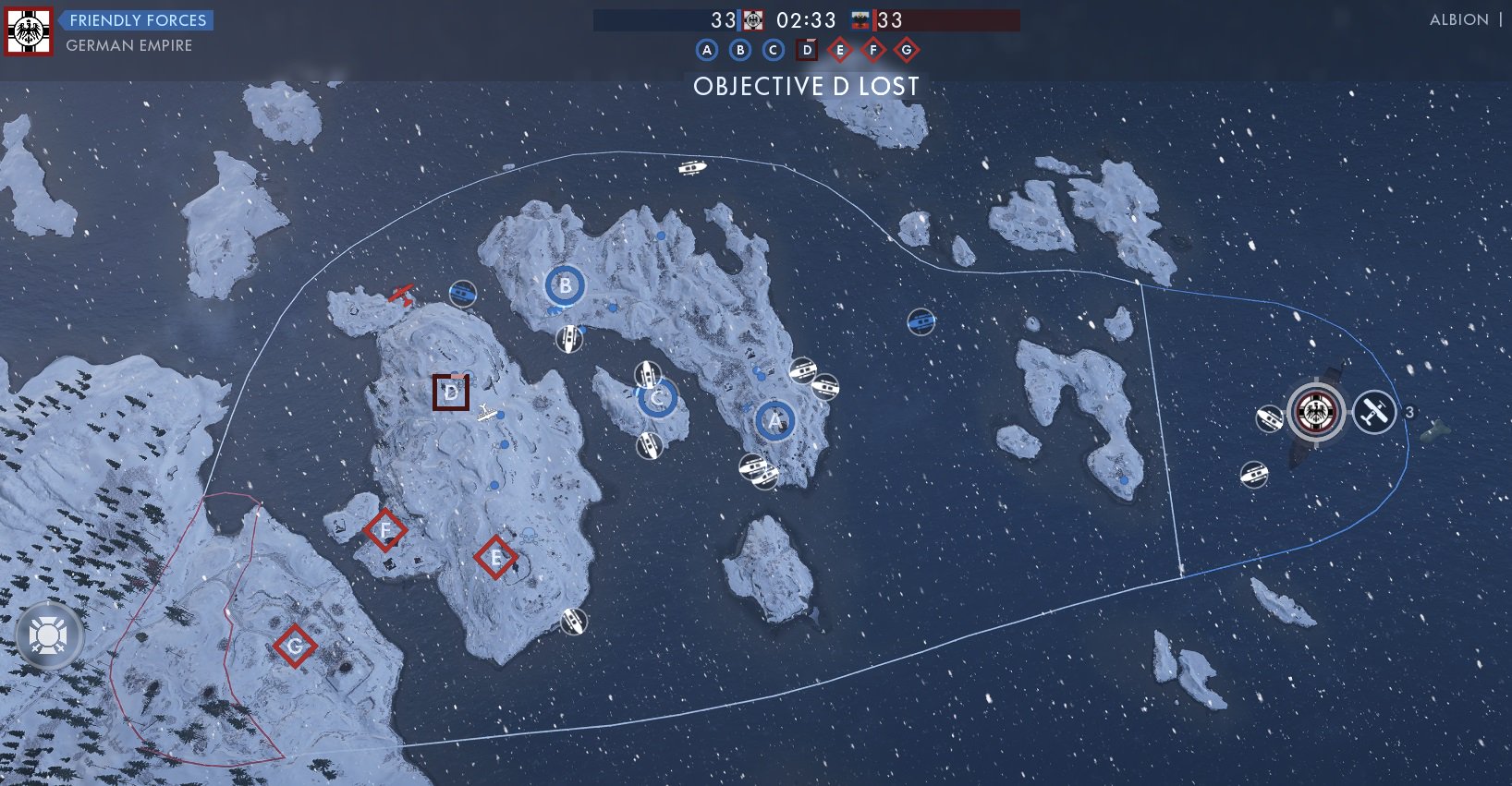
Task: Select enemy objective G diamond on the map
Action: [295, 646]
